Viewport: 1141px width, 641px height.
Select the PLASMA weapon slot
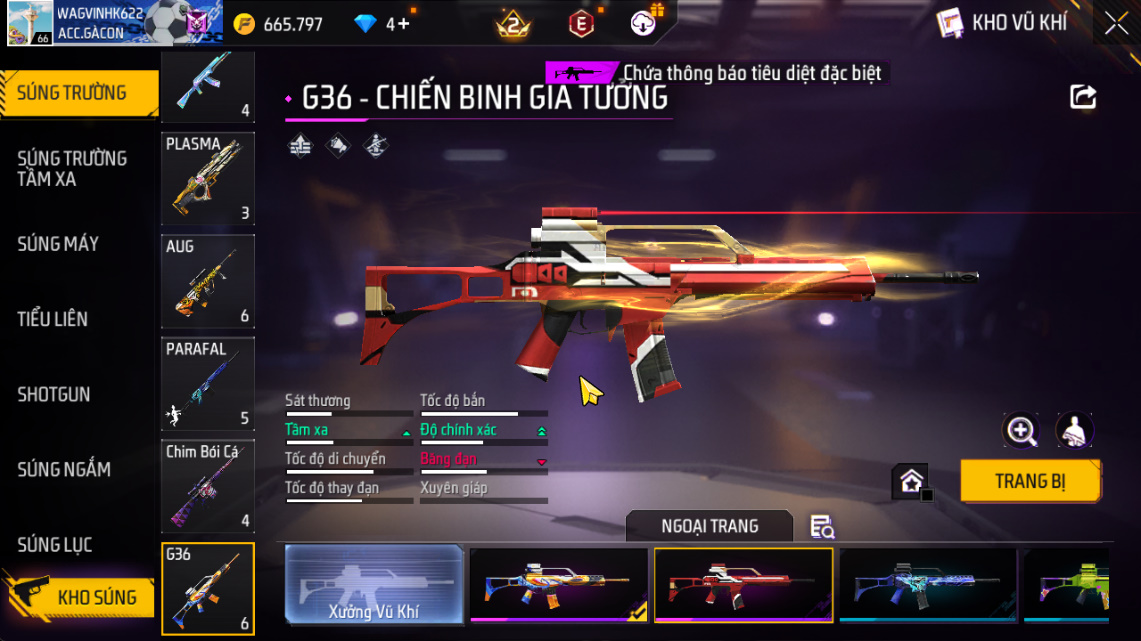[x=208, y=178]
